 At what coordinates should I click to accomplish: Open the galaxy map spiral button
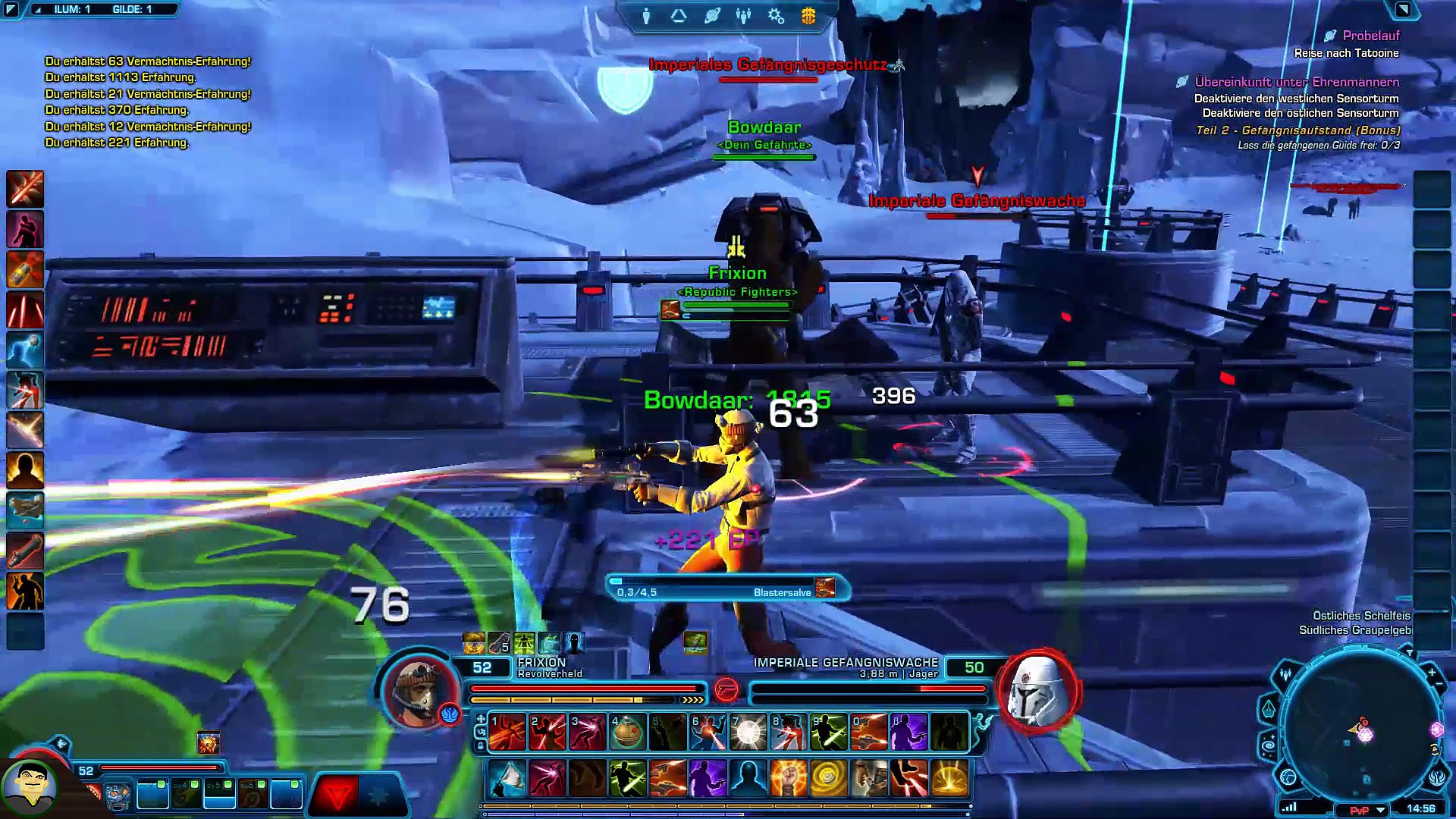click(x=1269, y=746)
